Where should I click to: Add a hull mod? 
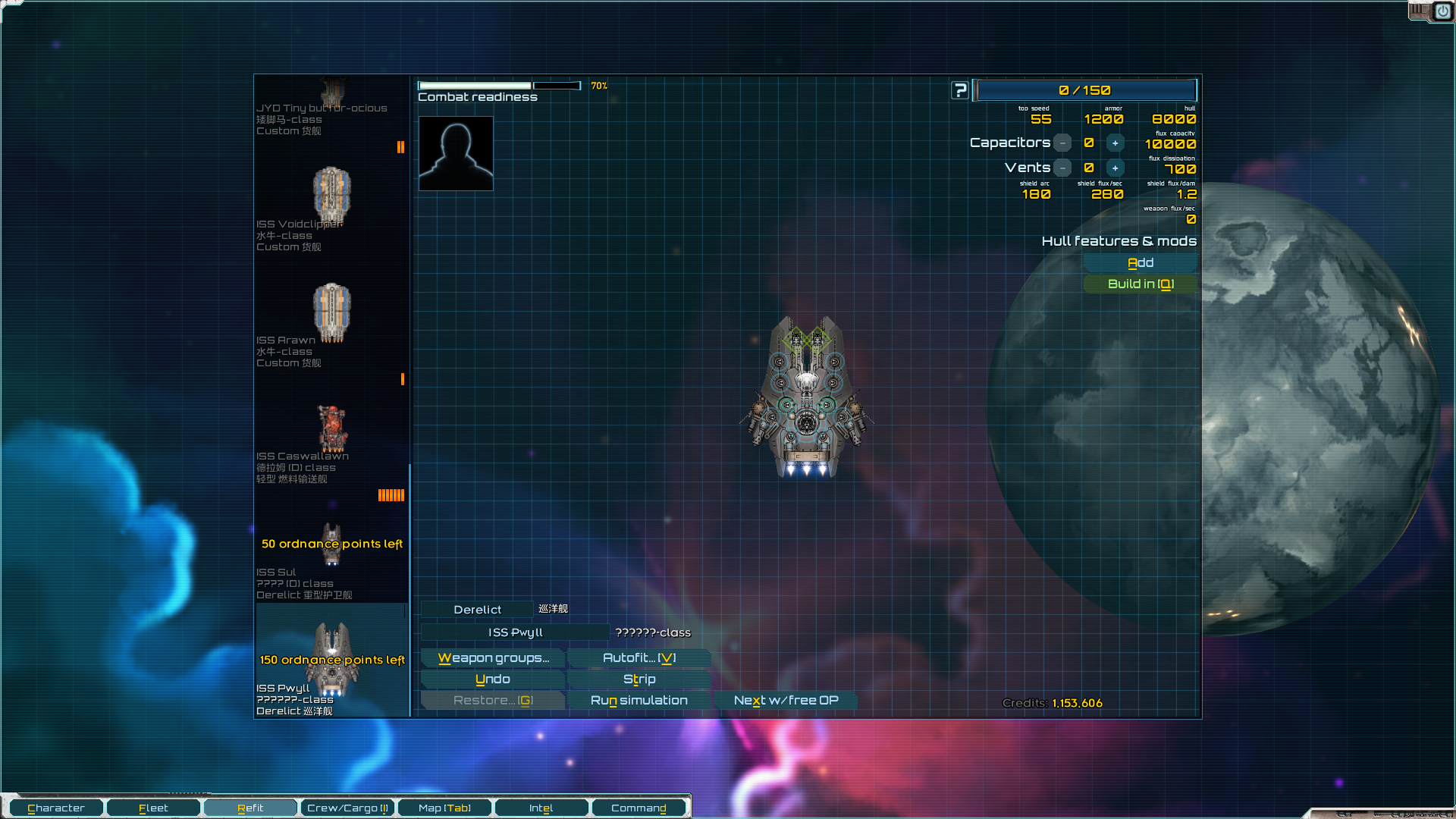(1140, 263)
